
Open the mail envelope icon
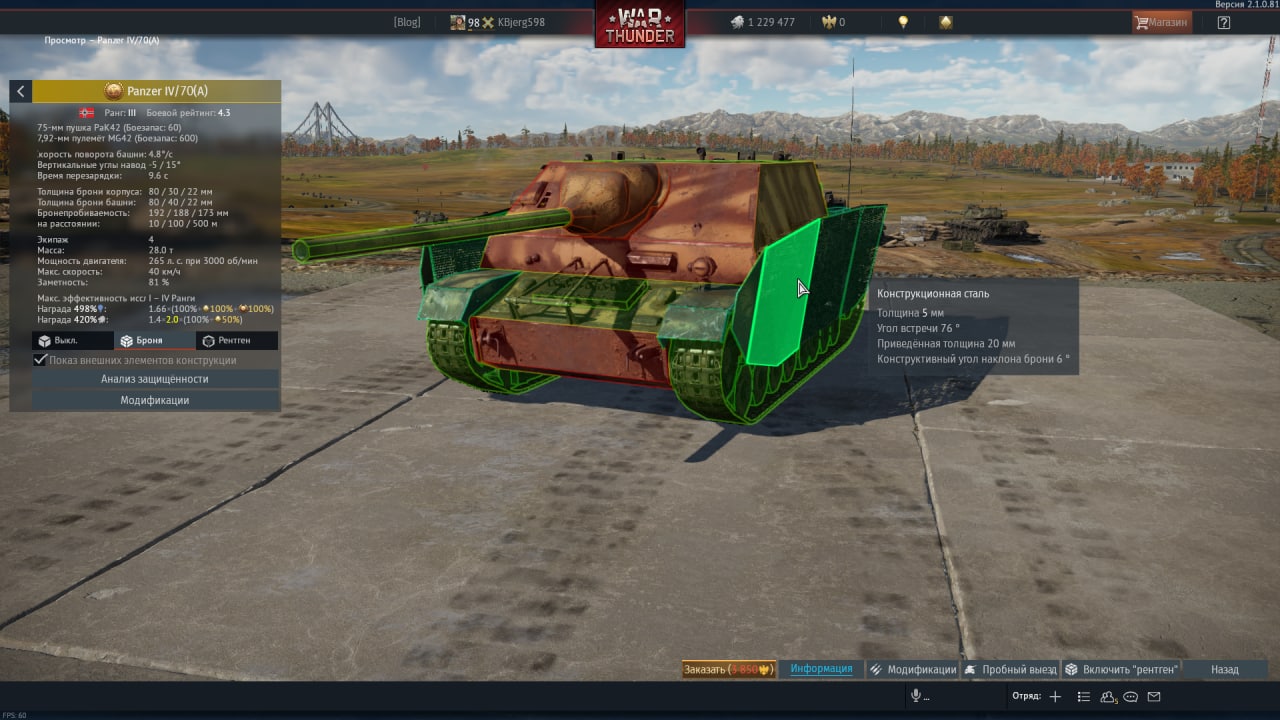pyautogui.click(x=1154, y=696)
